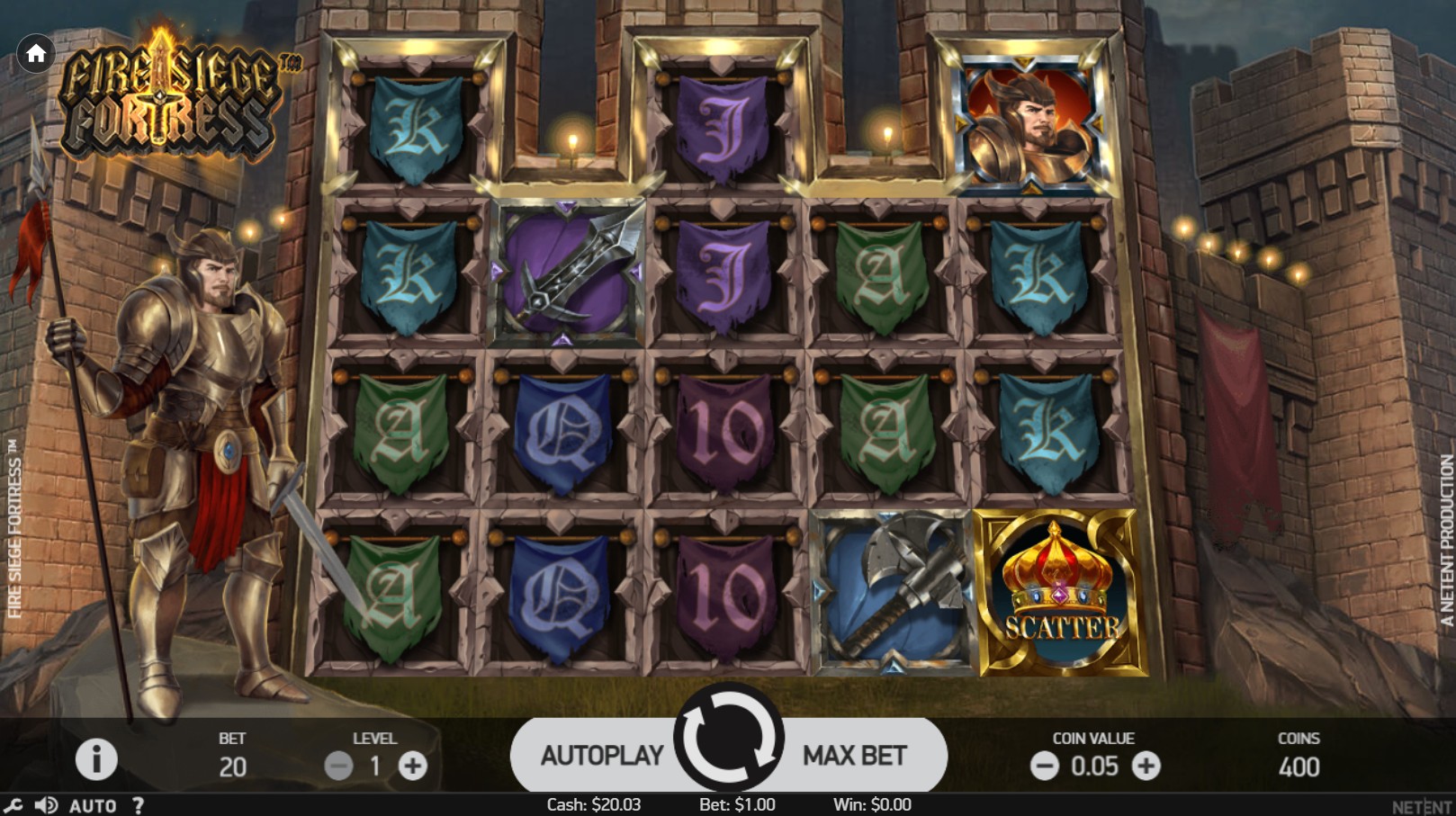1456x816 pixels.
Task: Decrease bet level with the minus button
Action: (x=339, y=767)
